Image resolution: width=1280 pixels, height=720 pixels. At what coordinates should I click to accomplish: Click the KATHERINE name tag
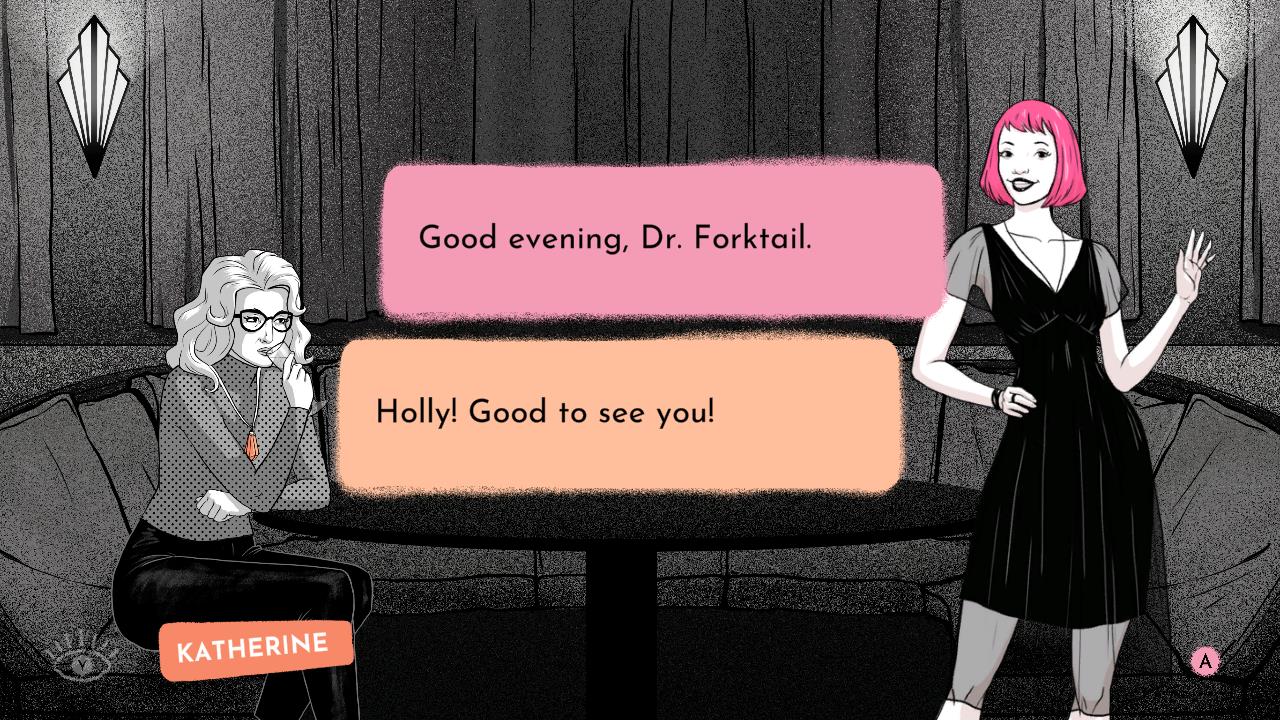pos(255,648)
